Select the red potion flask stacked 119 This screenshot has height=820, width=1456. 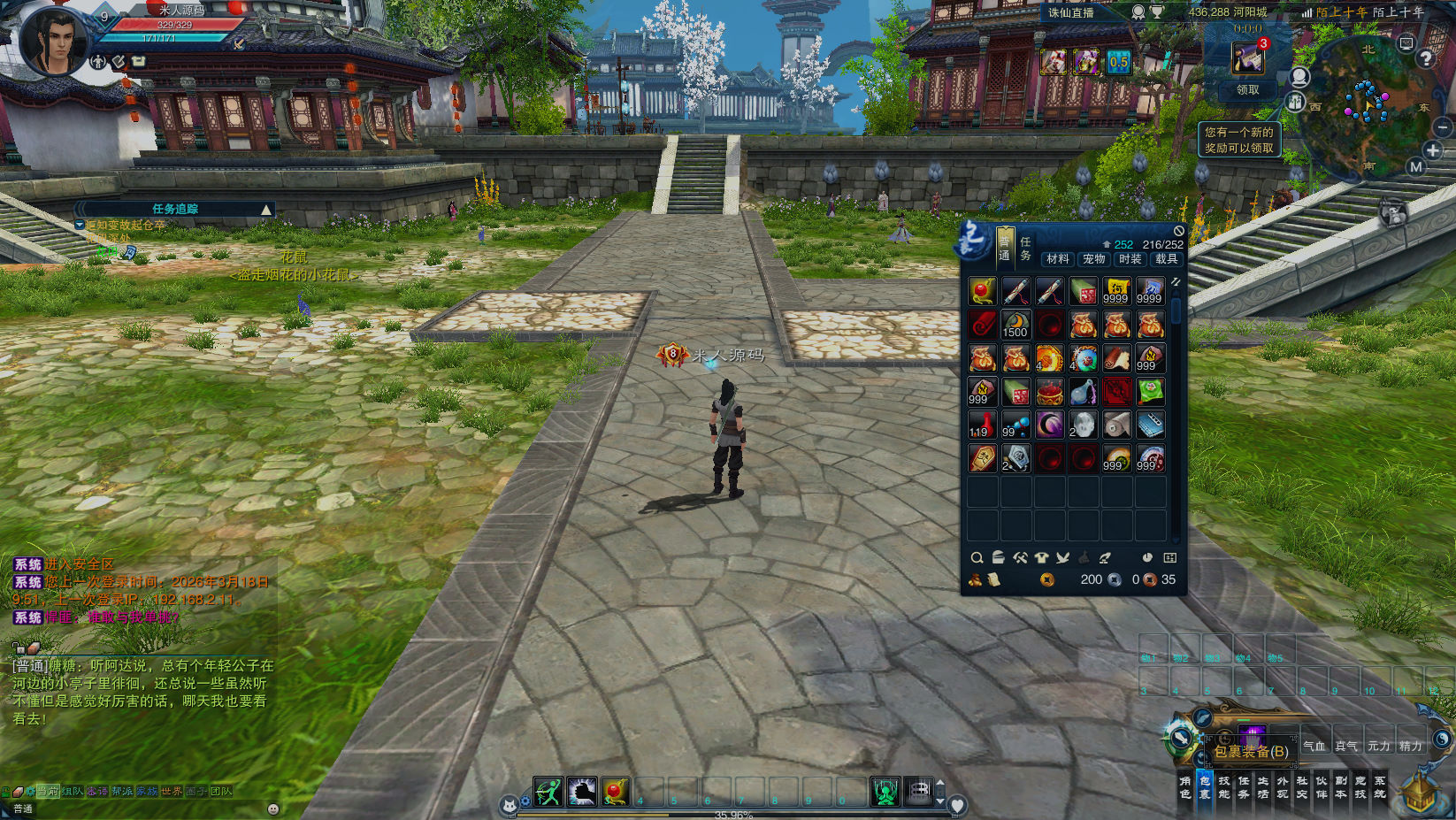click(982, 425)
